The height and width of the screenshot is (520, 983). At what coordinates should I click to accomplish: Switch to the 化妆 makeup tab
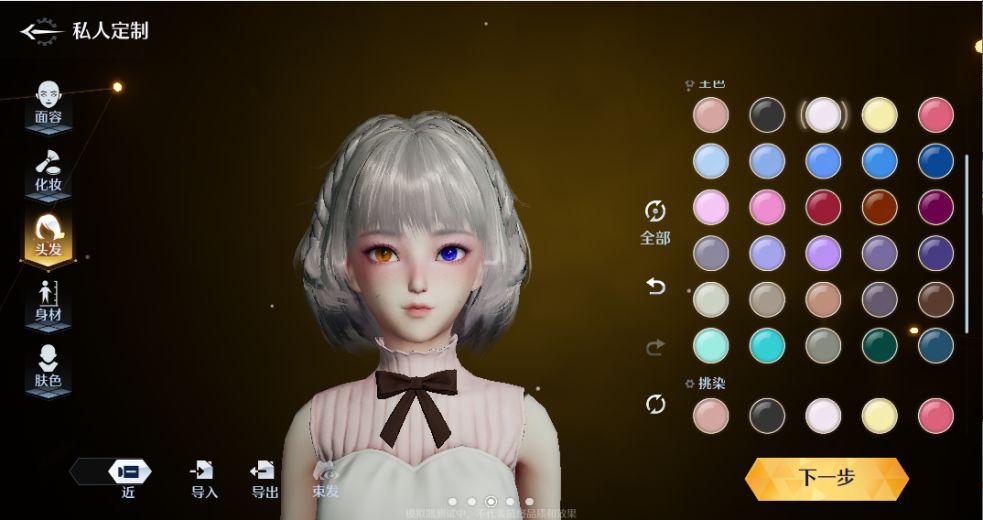click(48, 169)
